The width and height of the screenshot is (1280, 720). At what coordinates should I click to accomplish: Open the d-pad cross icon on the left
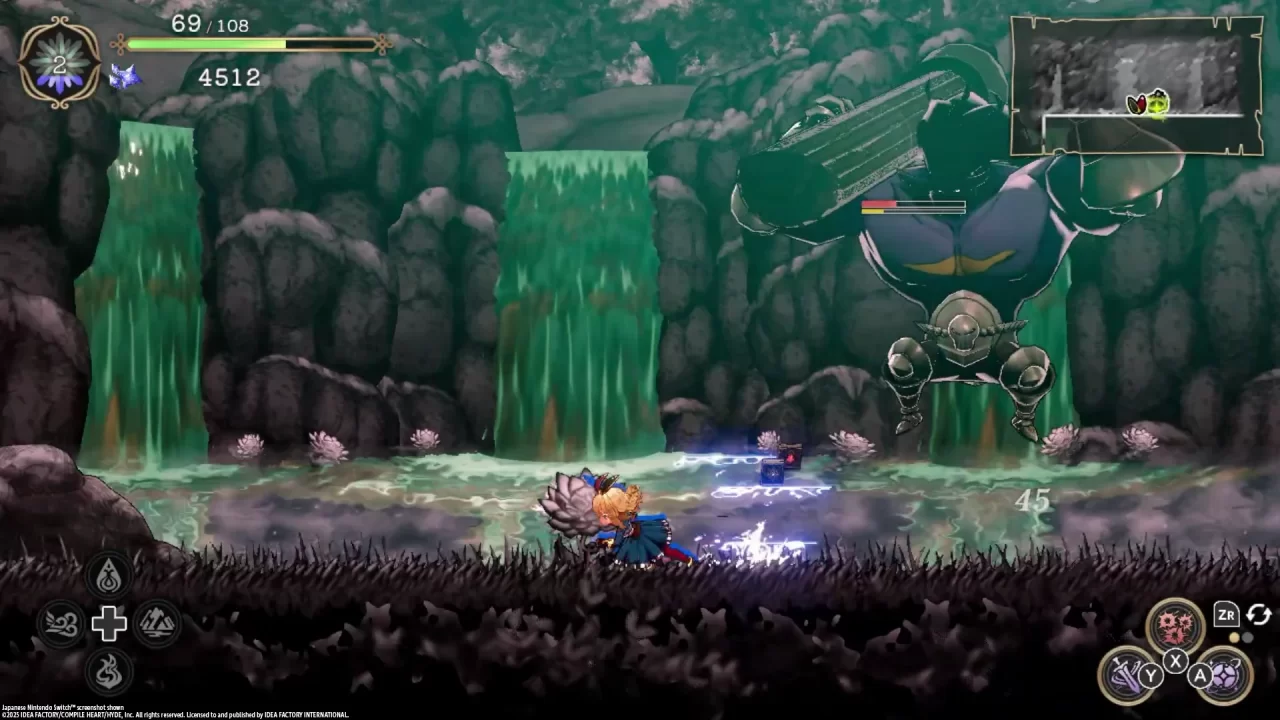[x=110, y=623]
